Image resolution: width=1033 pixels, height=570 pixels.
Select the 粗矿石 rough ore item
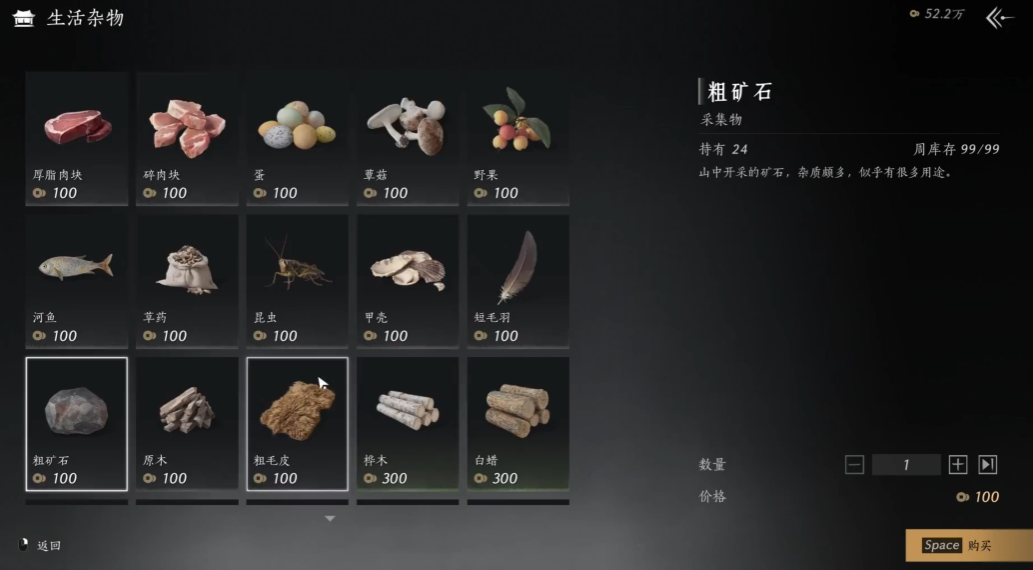(77, 423)
